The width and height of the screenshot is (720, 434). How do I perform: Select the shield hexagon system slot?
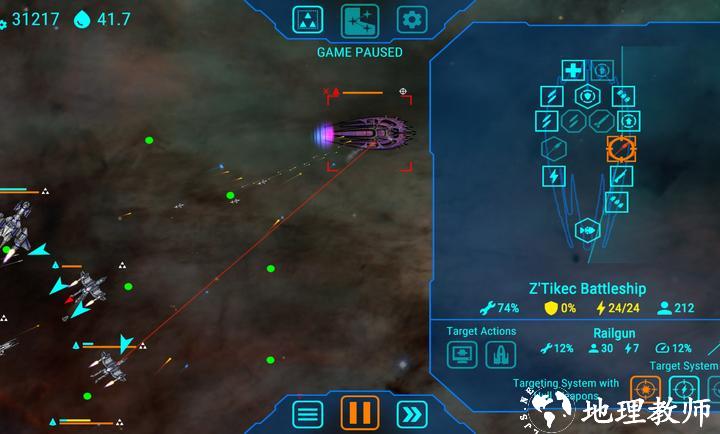coord(587,96)
